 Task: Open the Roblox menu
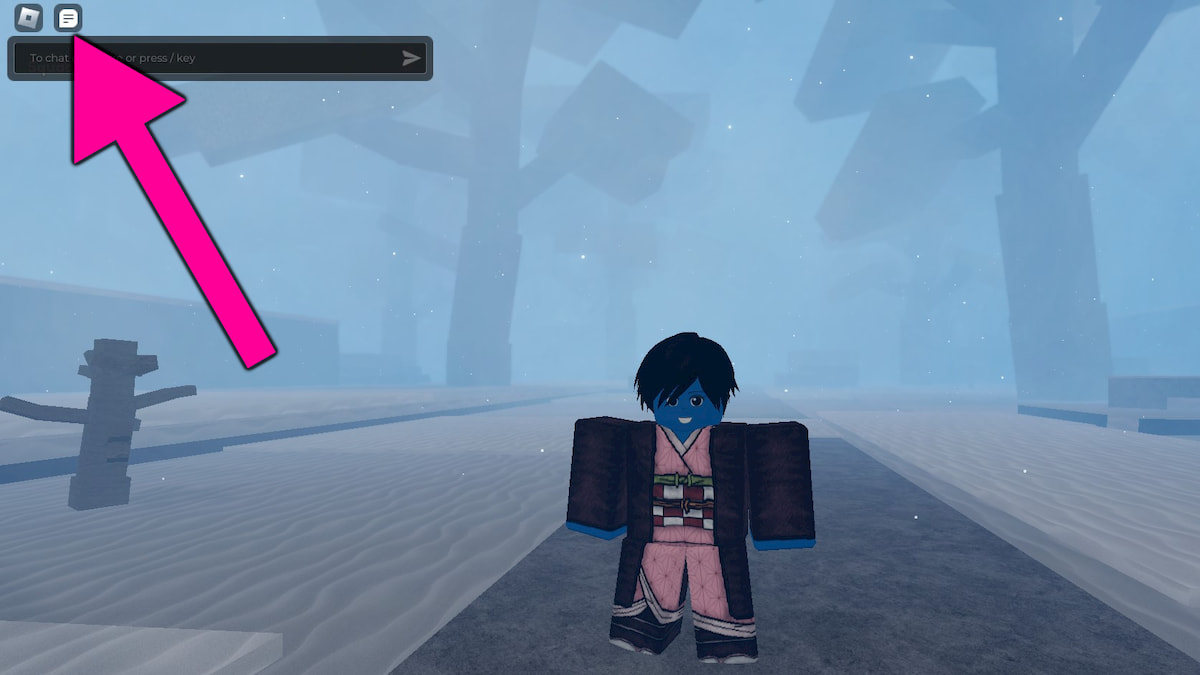click(x=29, y=18)
